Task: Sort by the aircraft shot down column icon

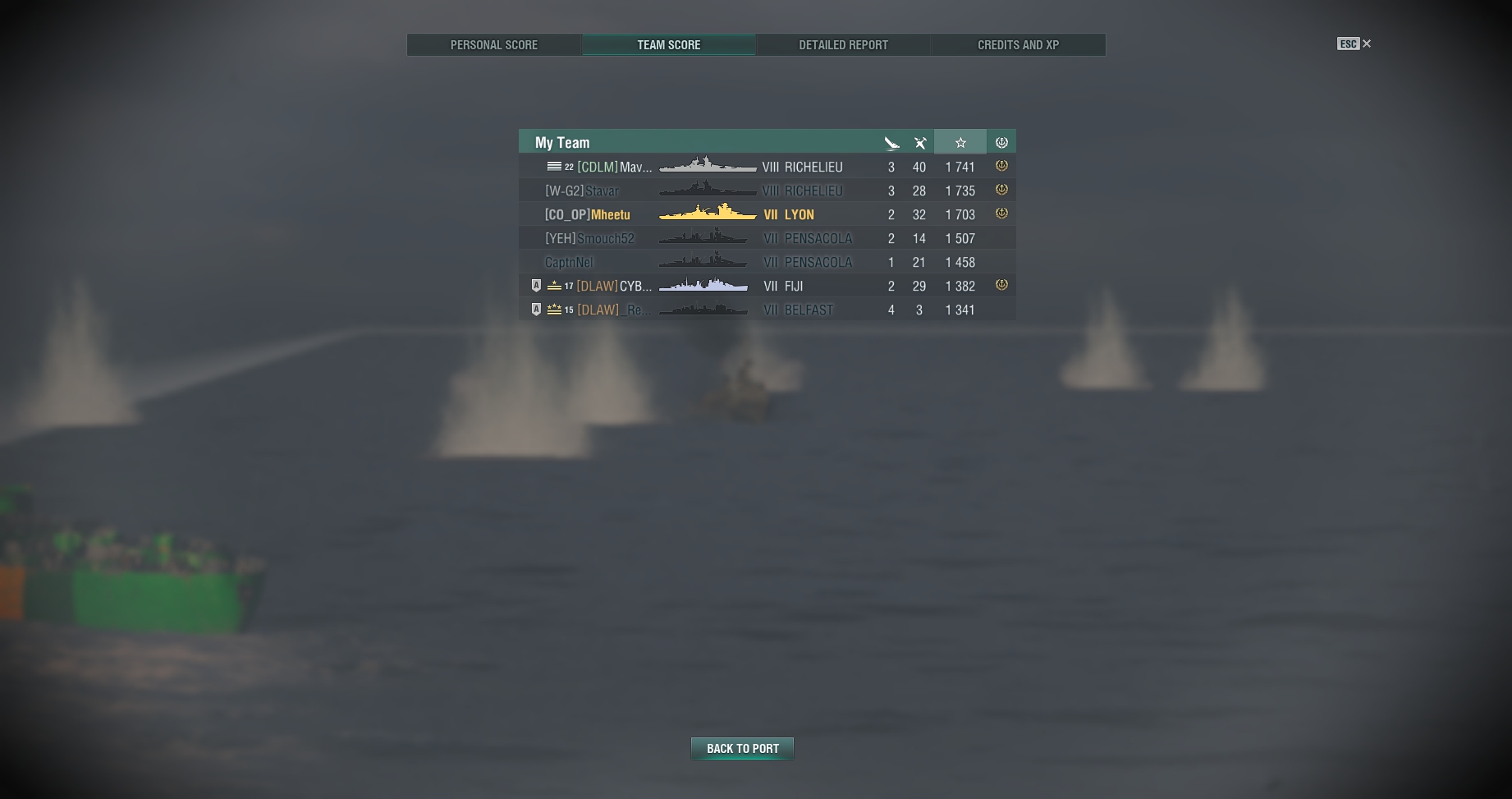Action: [x=920, y=143]
